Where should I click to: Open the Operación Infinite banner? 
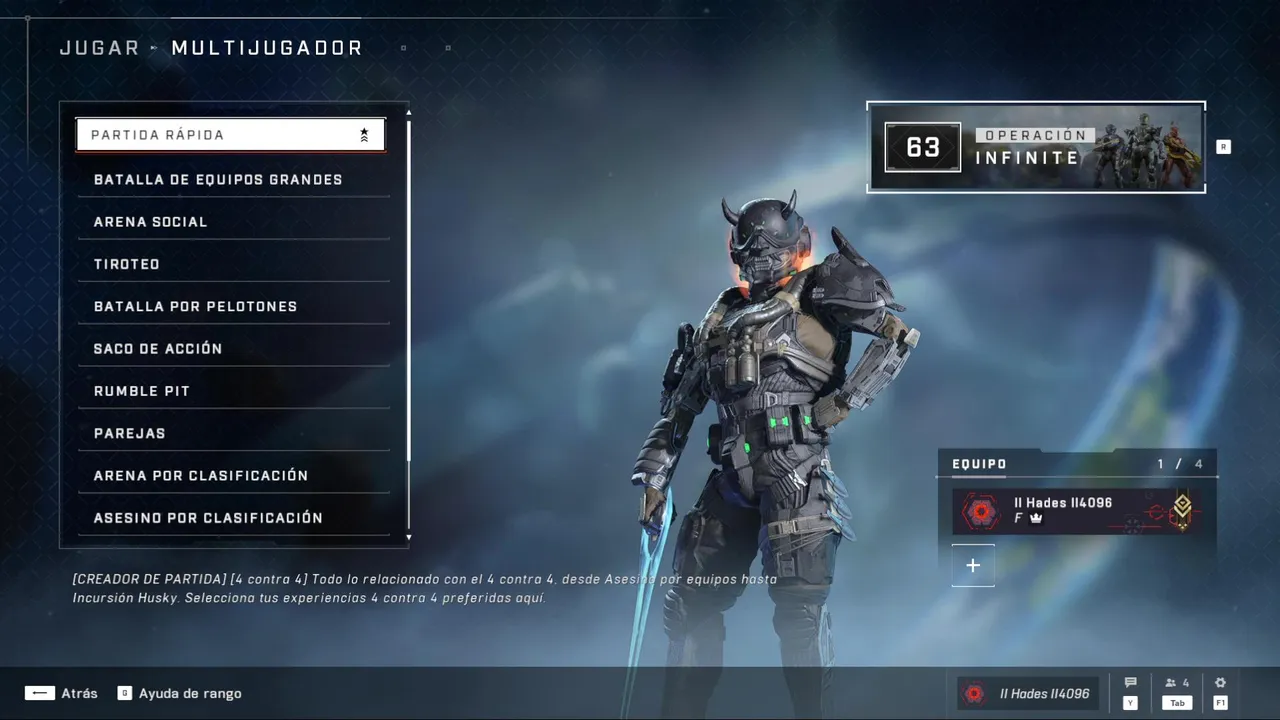(1036, 147)
